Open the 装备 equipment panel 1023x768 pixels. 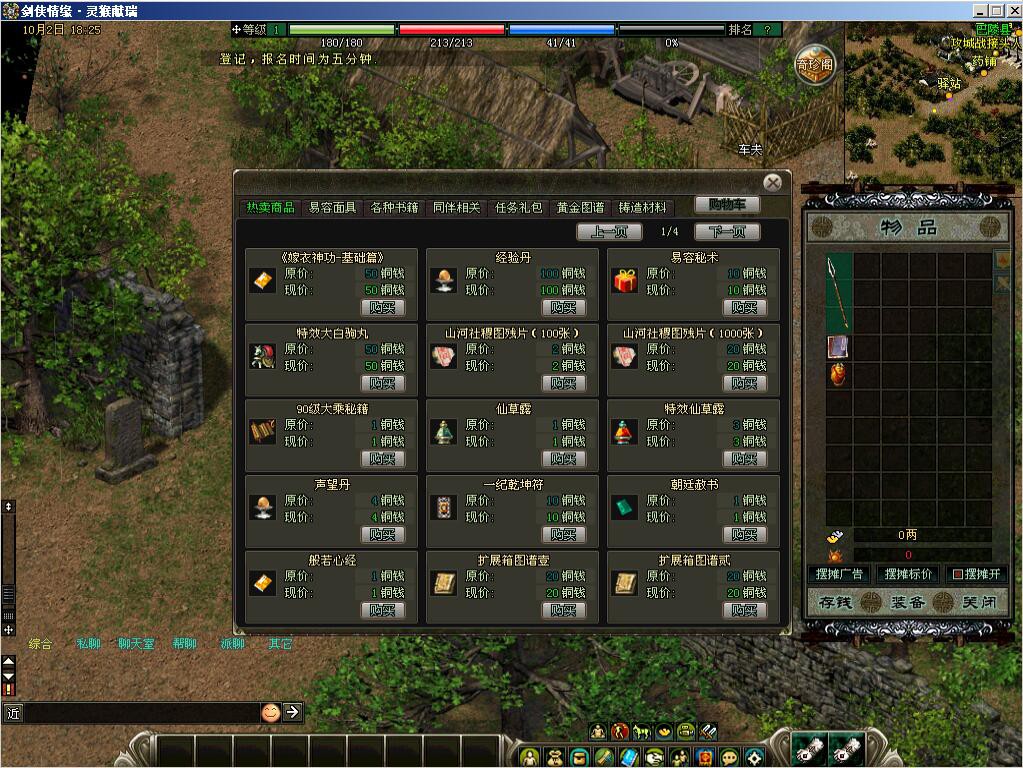908,603
